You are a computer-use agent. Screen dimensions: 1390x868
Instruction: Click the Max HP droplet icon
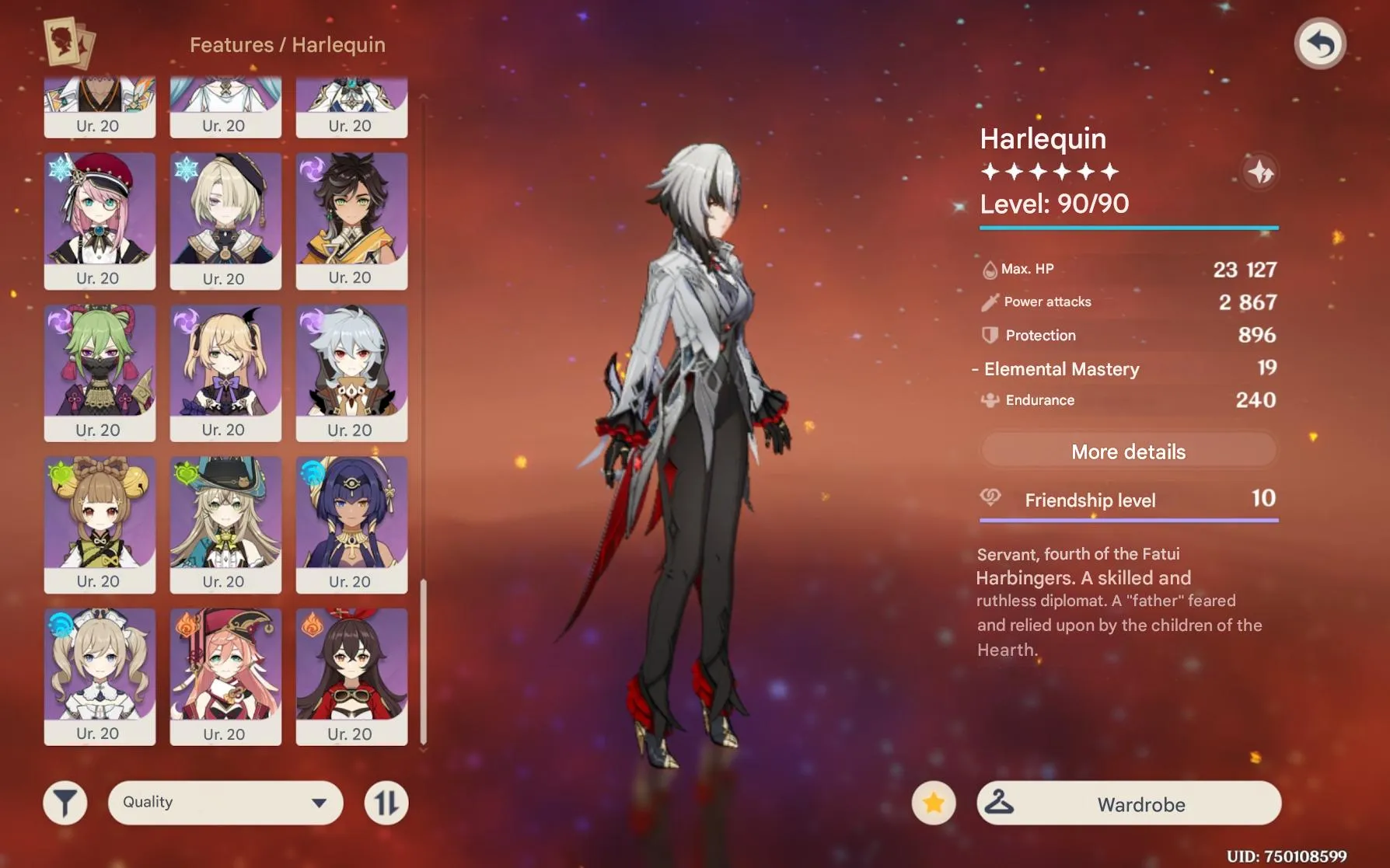tap(990, 269)
